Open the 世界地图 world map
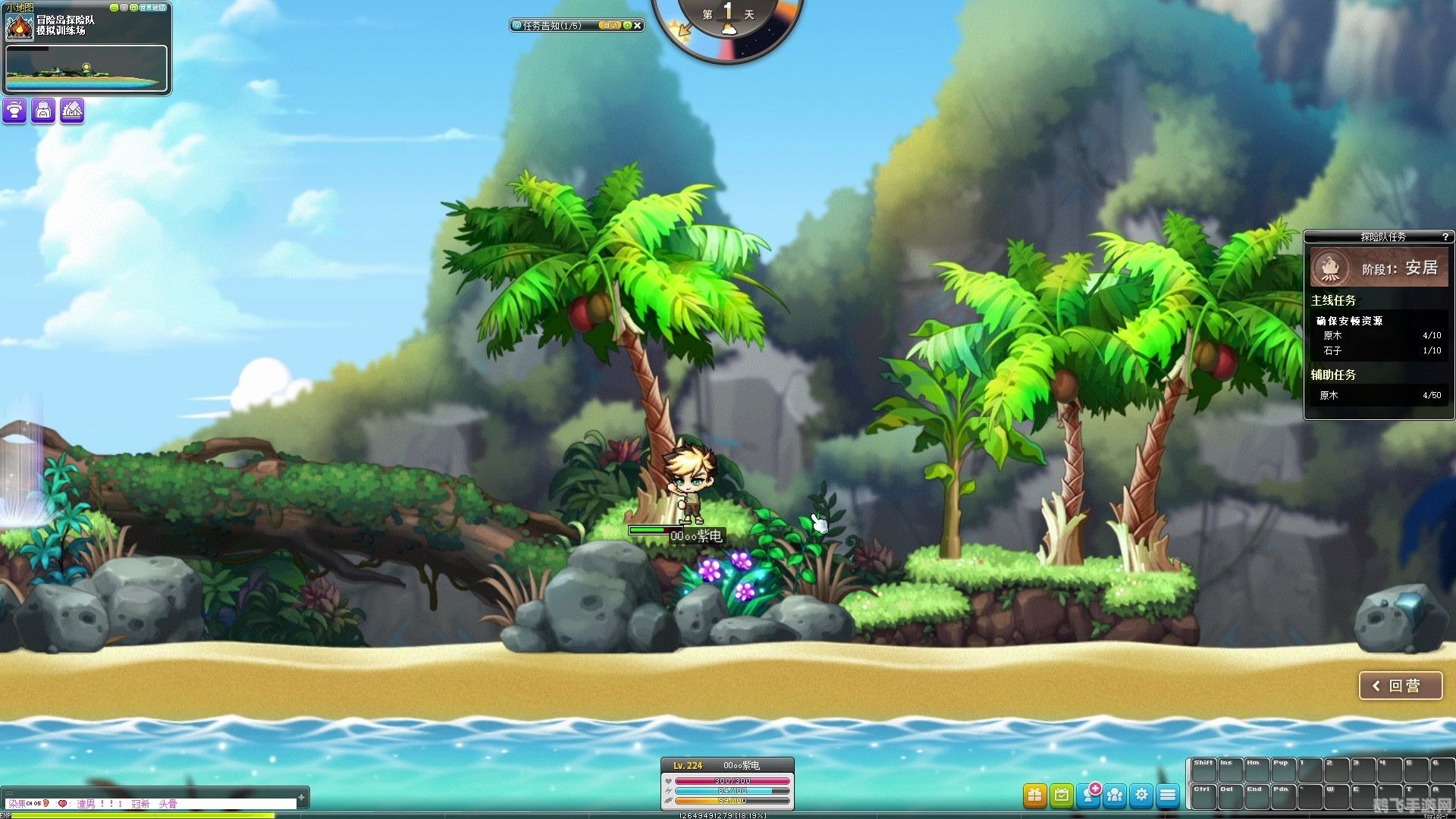Image resolution: width=1456 pixels, height=819 pixels. click(x=152, y=8)
